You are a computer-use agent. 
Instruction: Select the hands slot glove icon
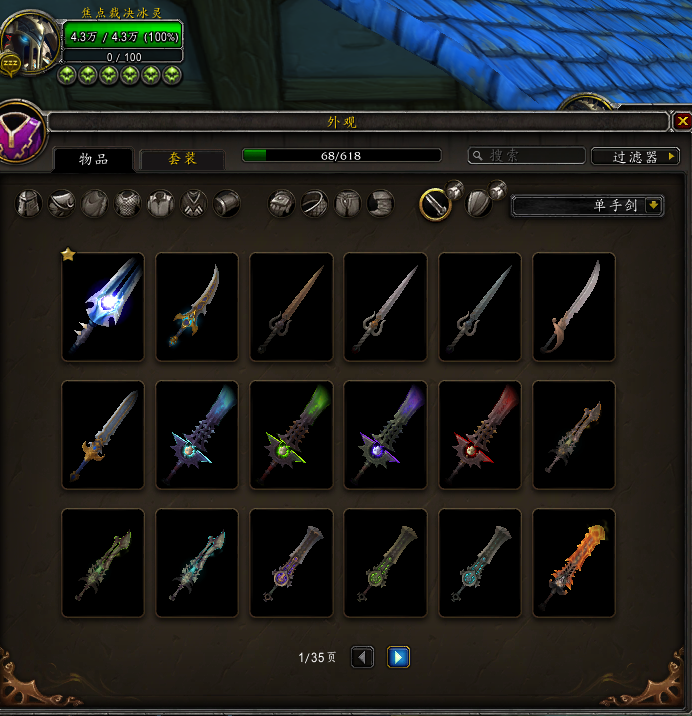pyautogui.click(x=282, y=204)
